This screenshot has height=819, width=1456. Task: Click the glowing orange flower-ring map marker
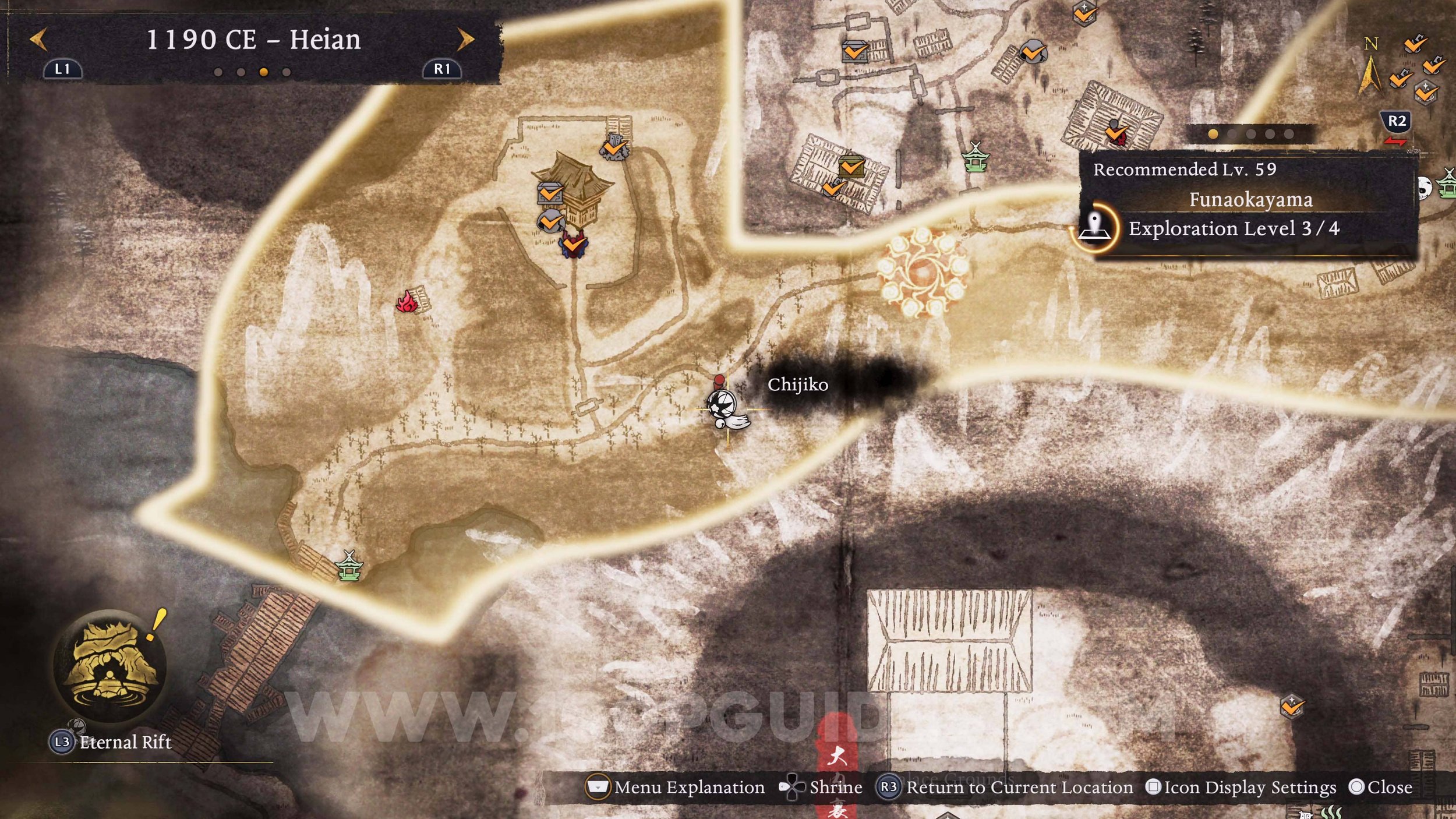[923, 272]
